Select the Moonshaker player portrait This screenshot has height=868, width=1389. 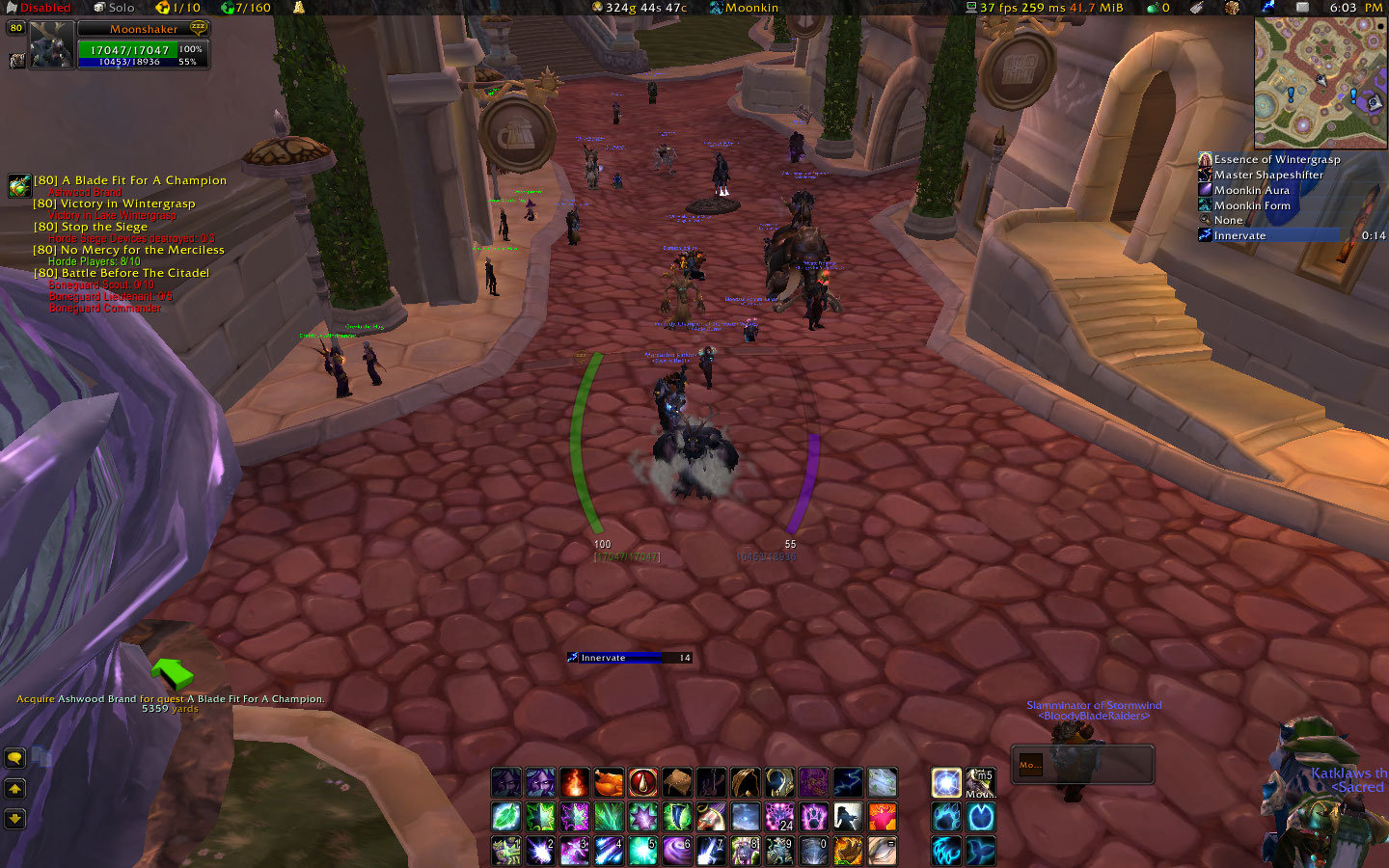click(x=51, y=45)
